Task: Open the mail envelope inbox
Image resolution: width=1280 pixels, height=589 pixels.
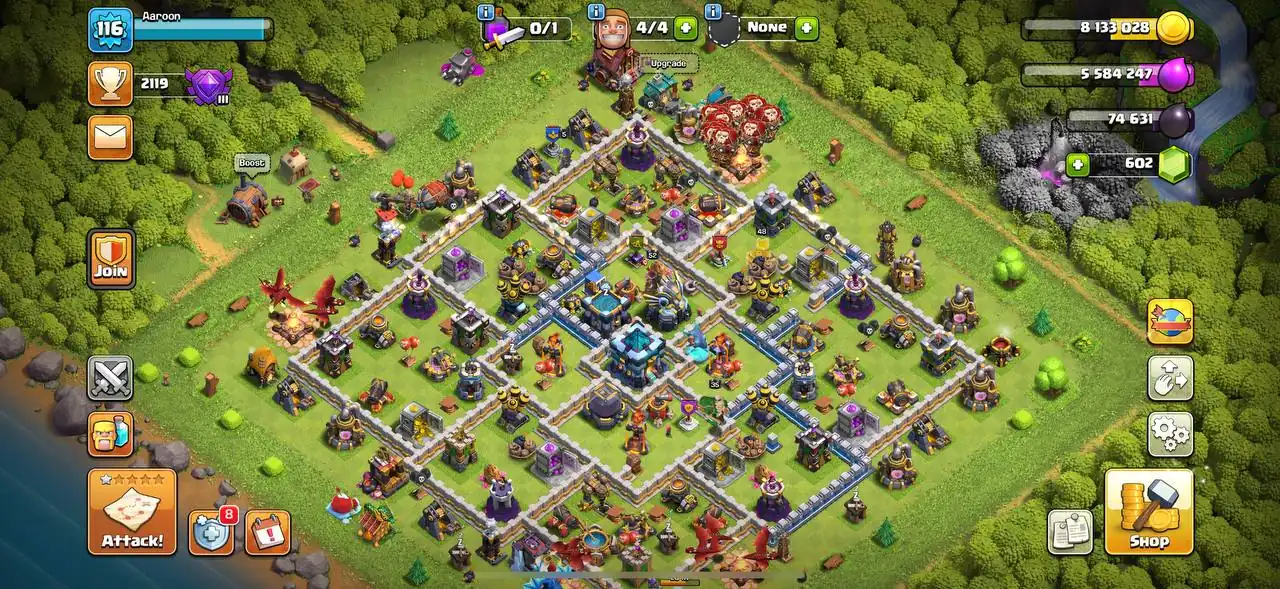Action: click(x=110, y=137)
